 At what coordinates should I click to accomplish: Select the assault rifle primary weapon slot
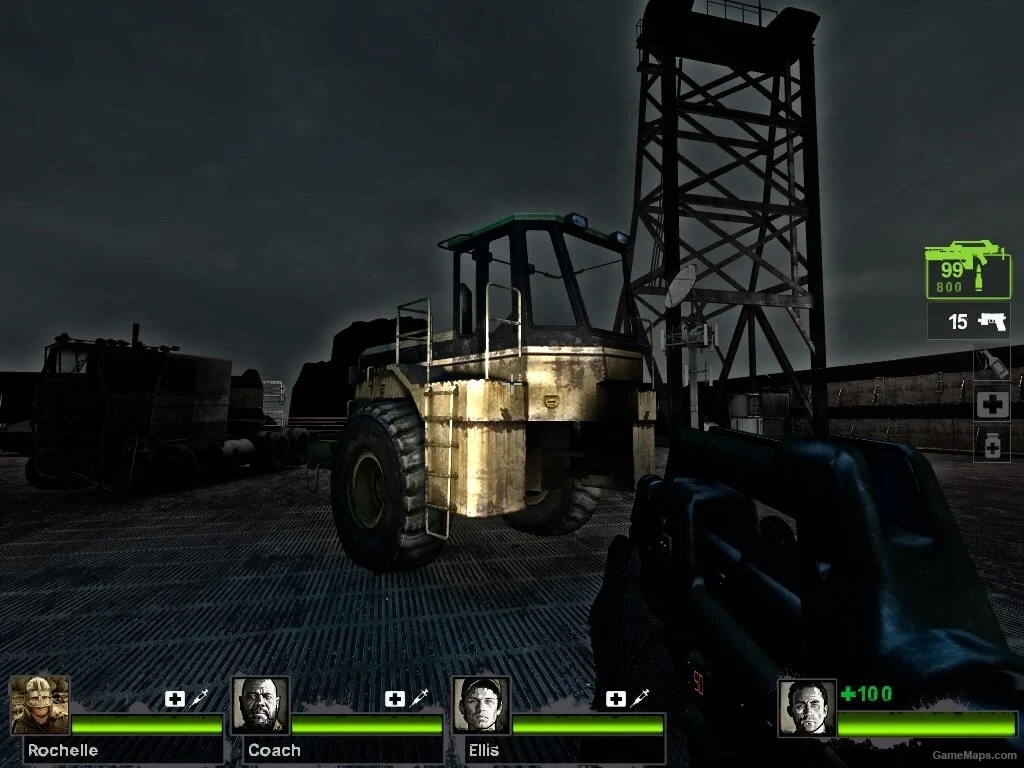pyautogui.click(x=967, y=270)
